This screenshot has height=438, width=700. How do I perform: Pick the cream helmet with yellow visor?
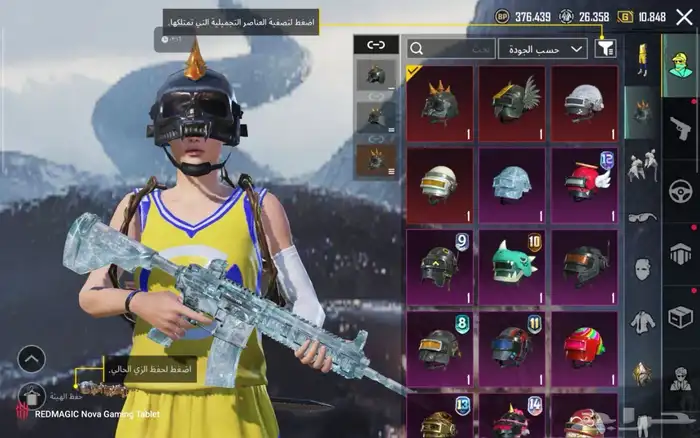click(x=439, y=185)
